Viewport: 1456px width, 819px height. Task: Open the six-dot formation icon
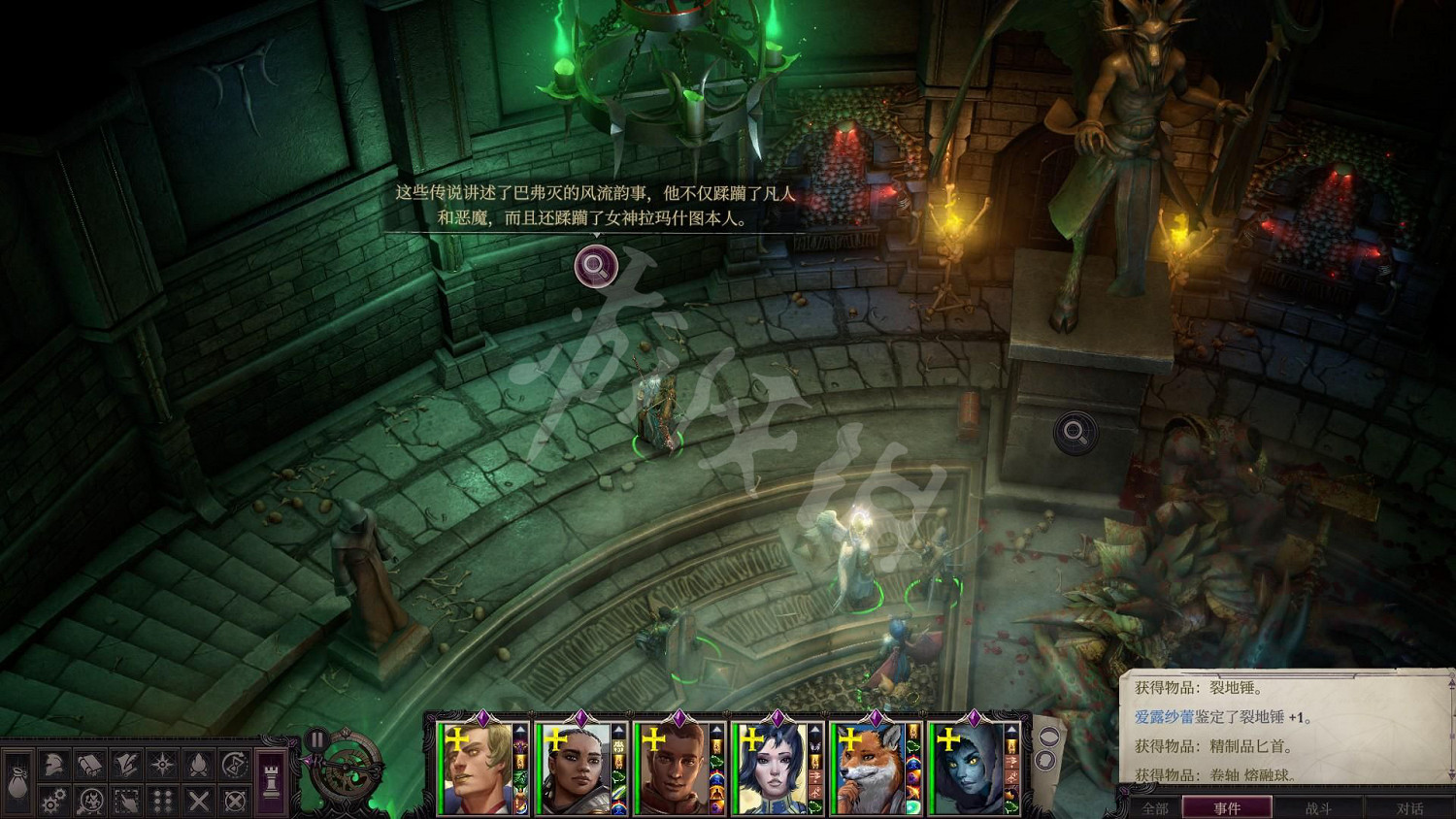162,801
